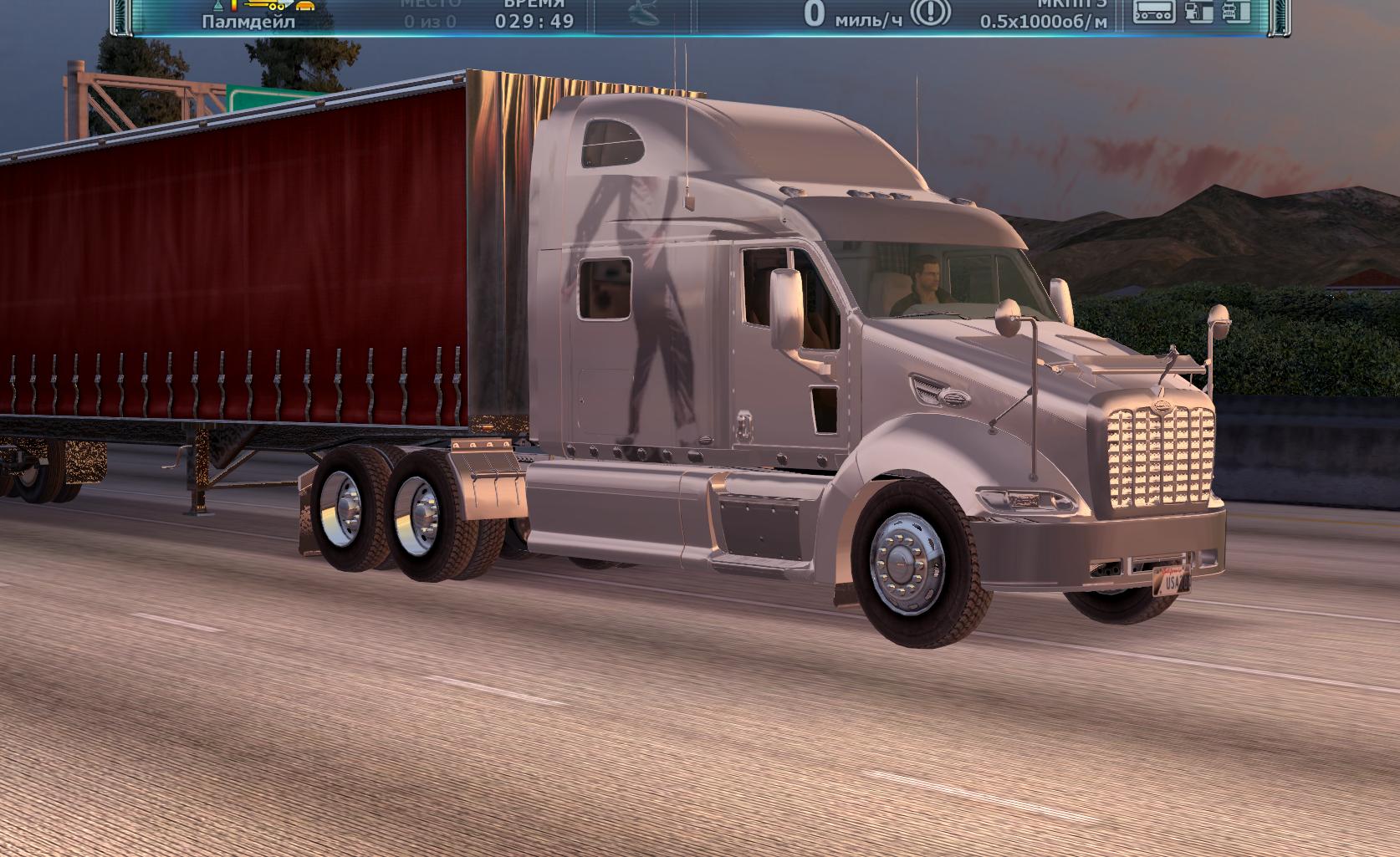Viewport: 1400px width, 857px height.
Task: Click the parking brake warning indicator
Action: click(x=929, y=13)
